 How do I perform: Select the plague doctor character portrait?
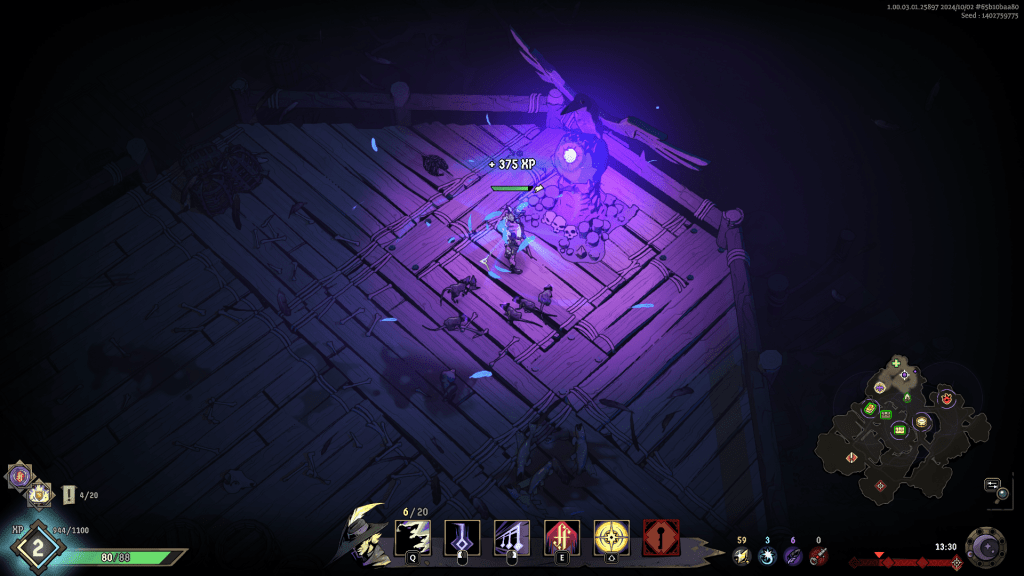click(x=365, y=532)
